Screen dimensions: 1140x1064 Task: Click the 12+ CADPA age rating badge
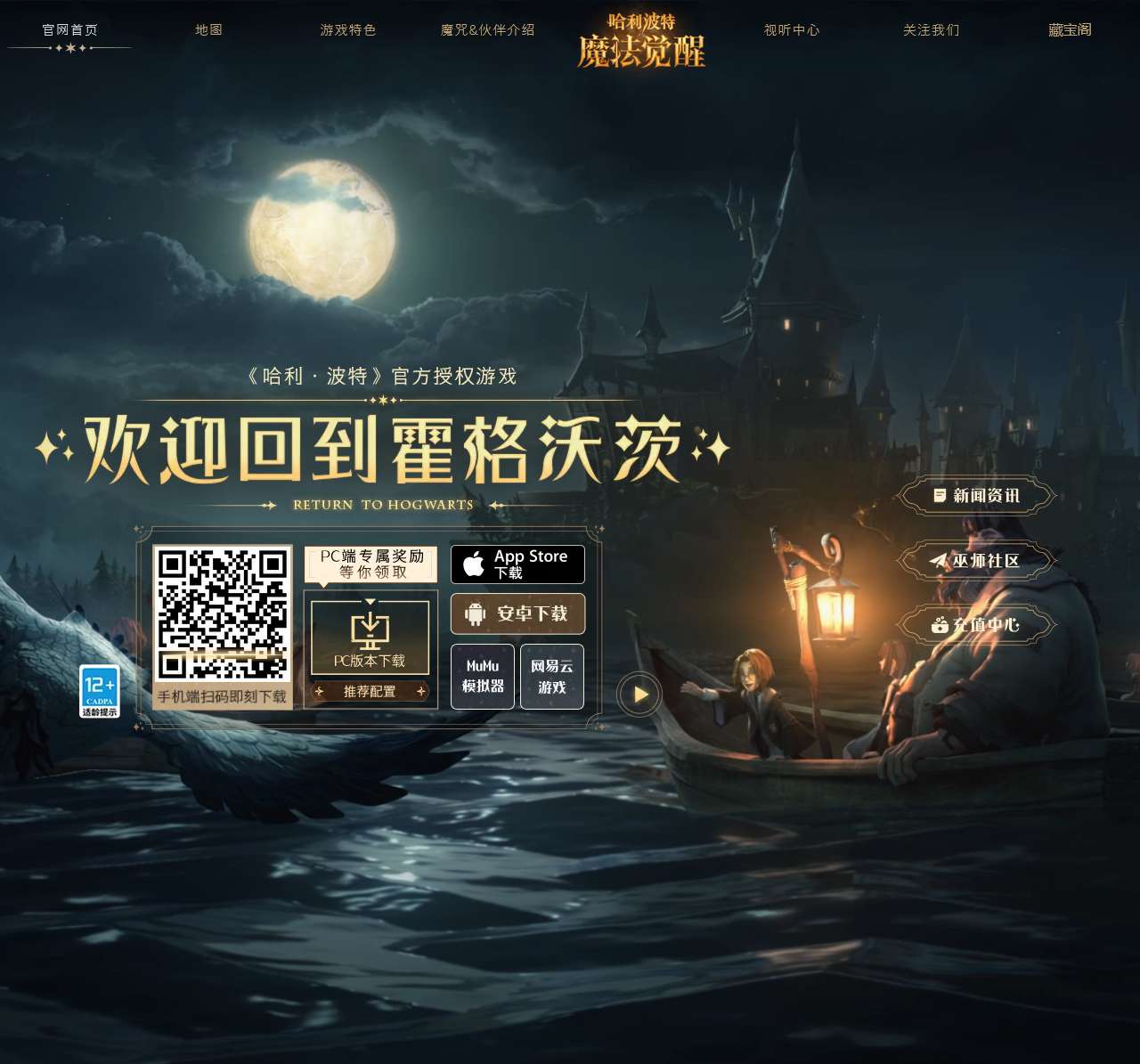pos(100,690)
